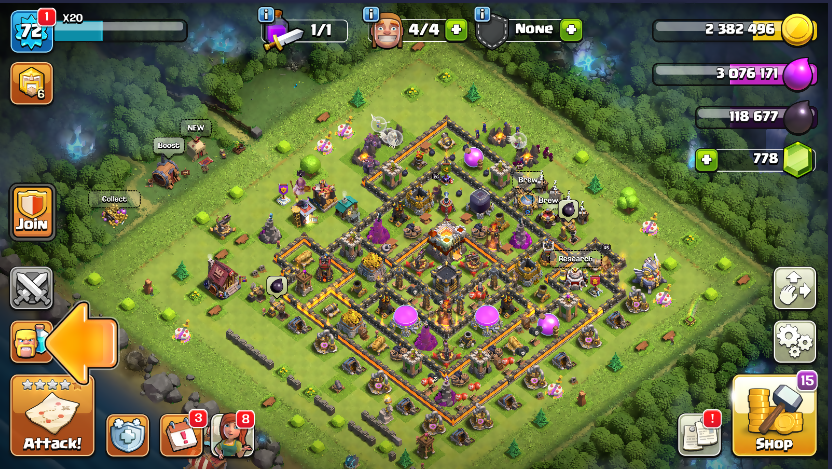Buy a shield via the None plus button

click(x=571, y=30)
